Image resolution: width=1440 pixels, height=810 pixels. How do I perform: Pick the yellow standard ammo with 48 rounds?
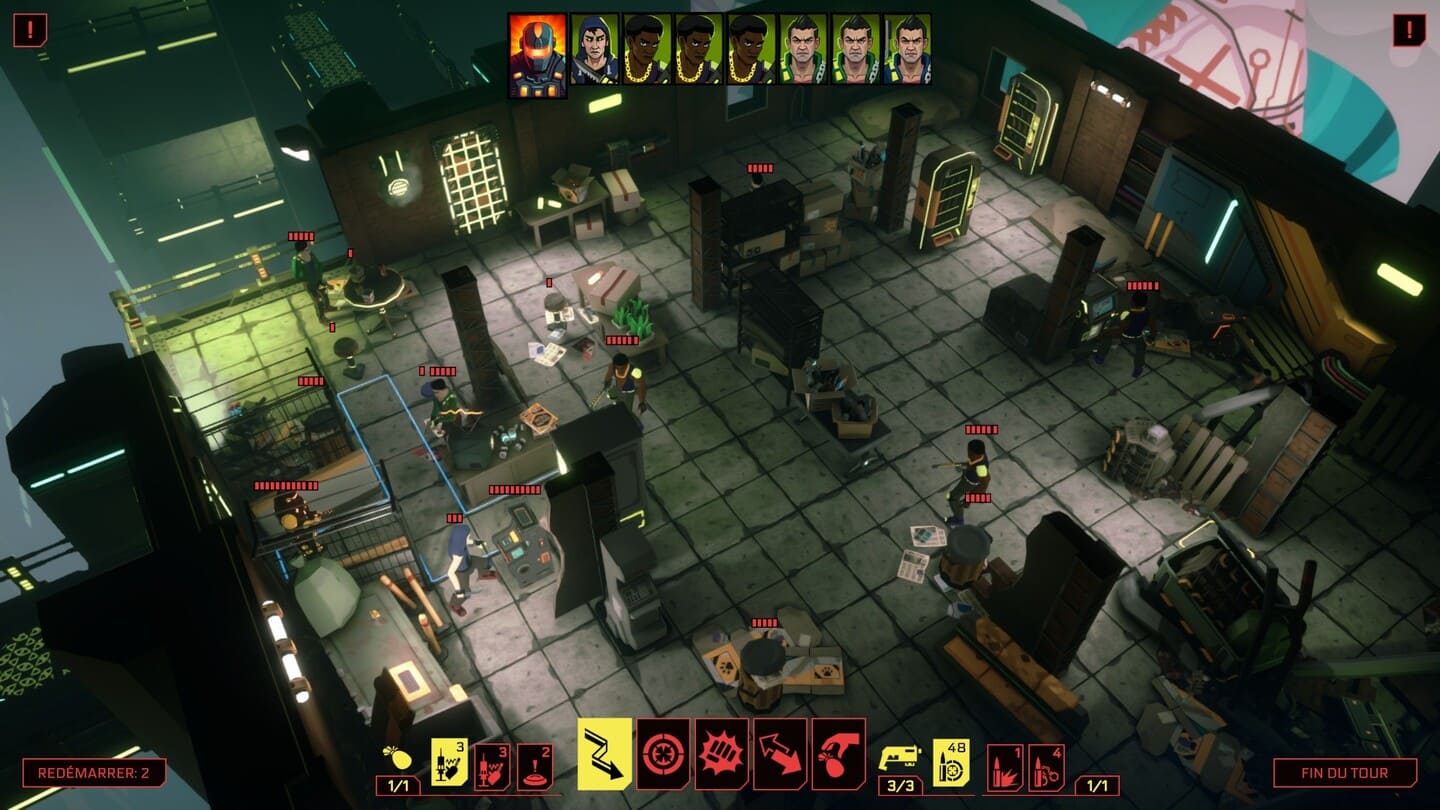point(951,762)
